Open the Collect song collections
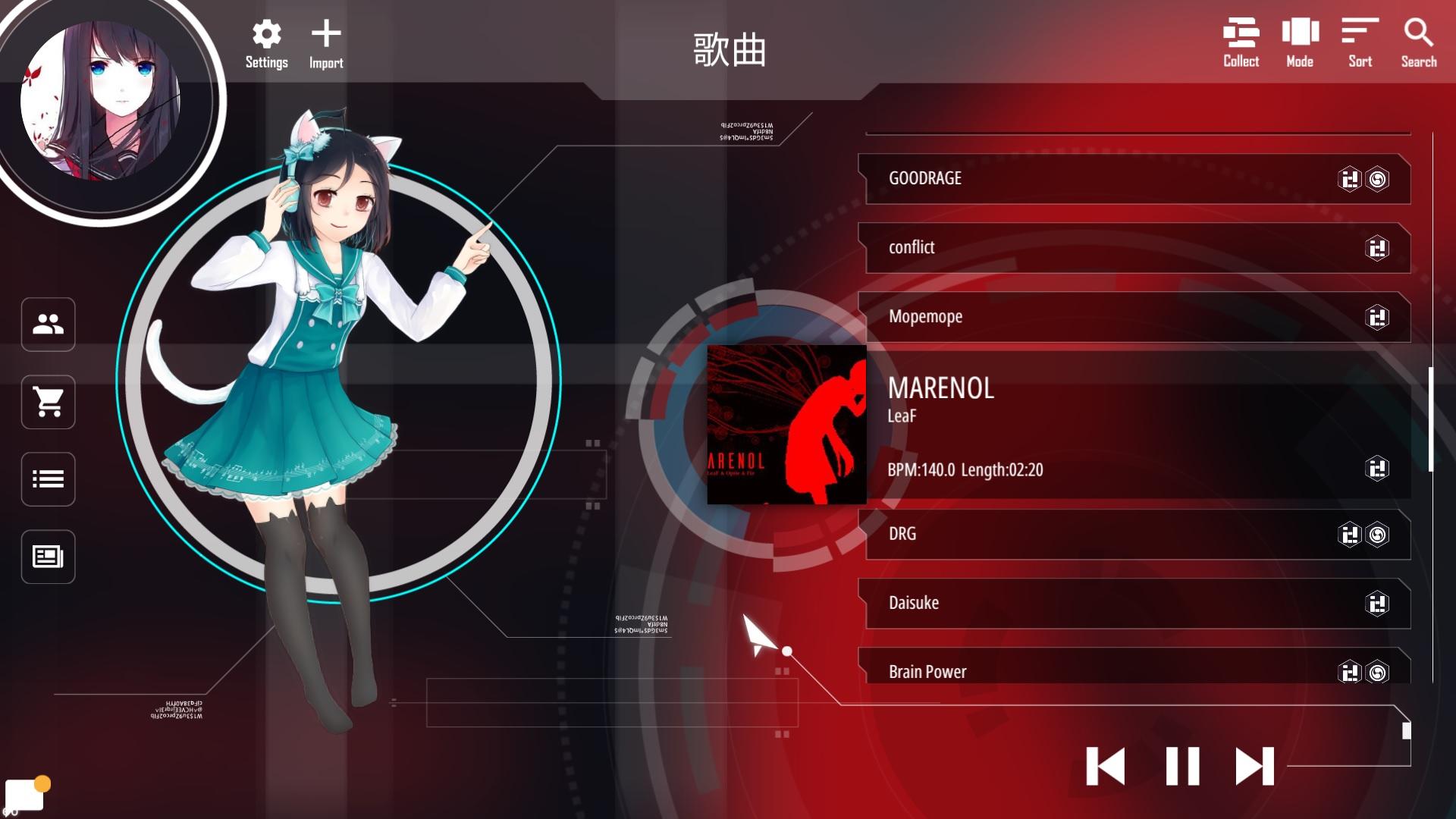 (1240, 34)
